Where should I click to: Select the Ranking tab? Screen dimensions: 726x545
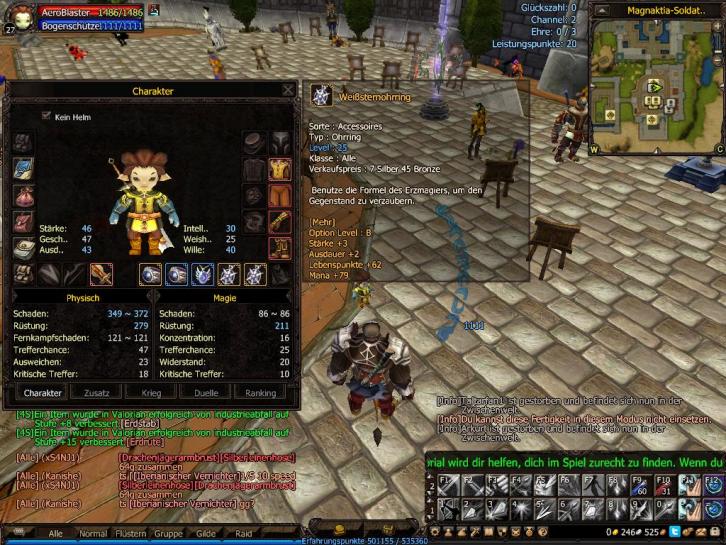point(261,393)
